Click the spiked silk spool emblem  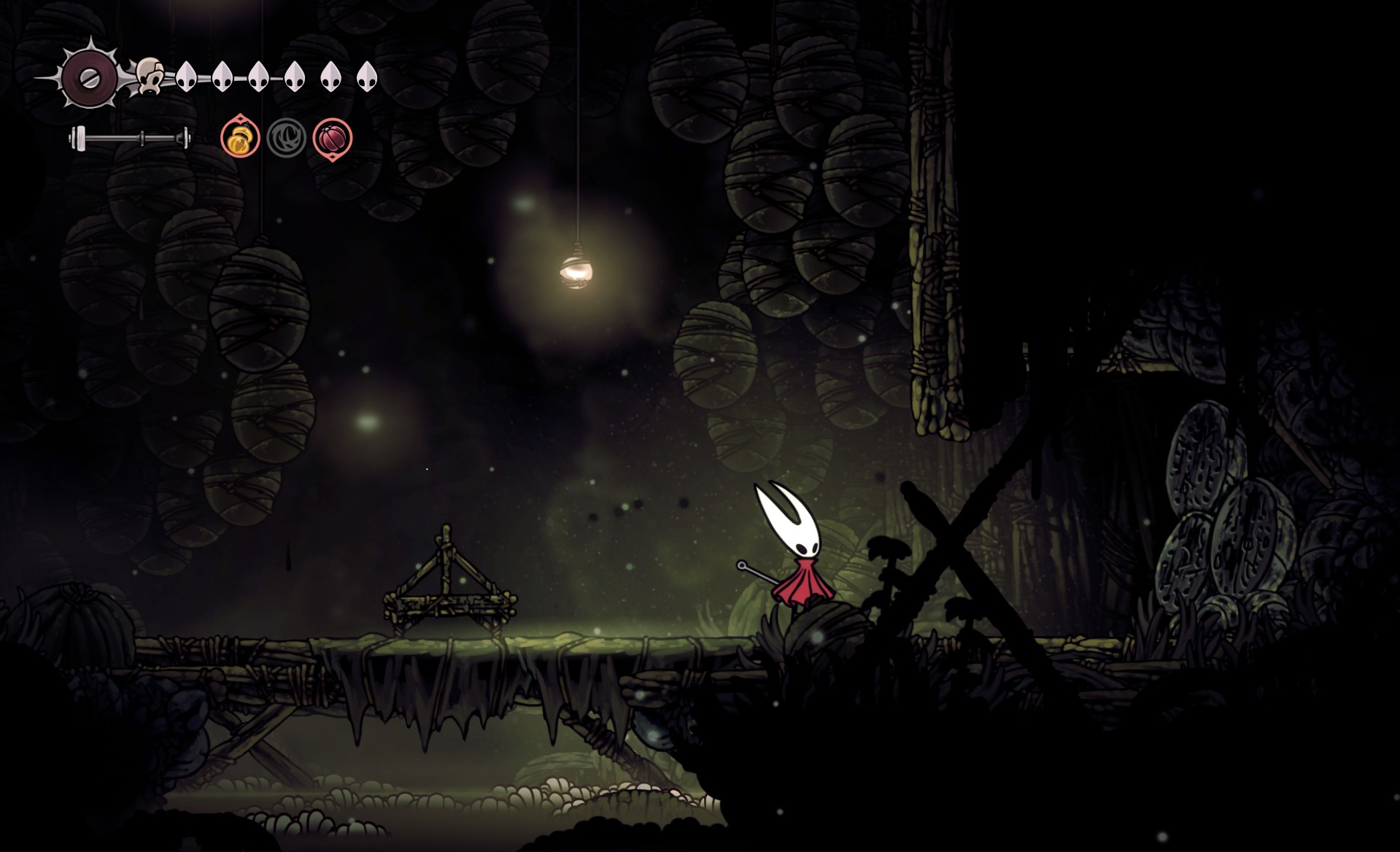(x=88, y=77)
